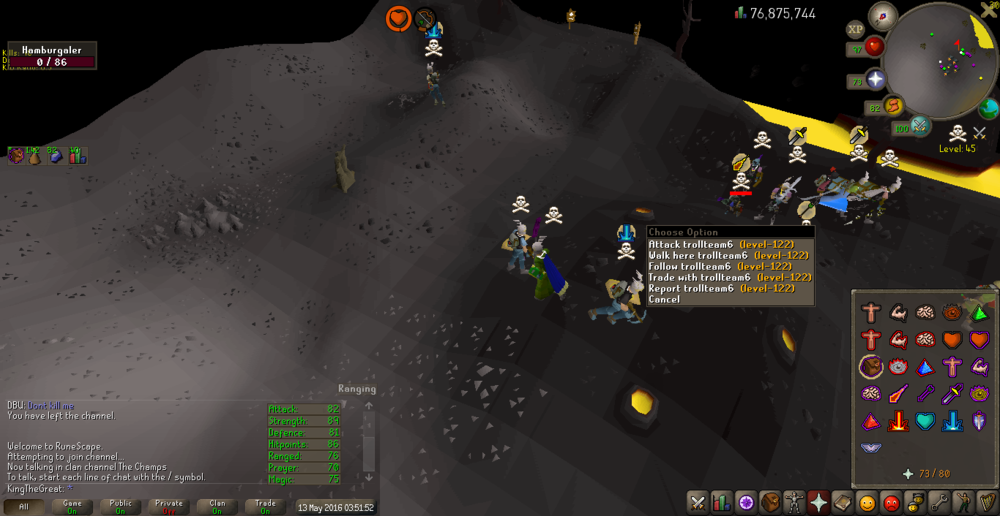This screenshot has width=1000, height=516.
Task: Open the combat options crossed-swords tab
Action: pos(698,502)
